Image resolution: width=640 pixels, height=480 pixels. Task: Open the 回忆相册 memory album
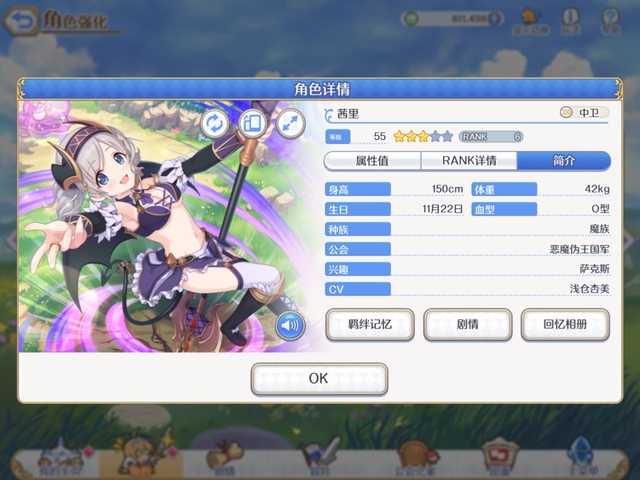pyautogui.click(x=564, y=325)
